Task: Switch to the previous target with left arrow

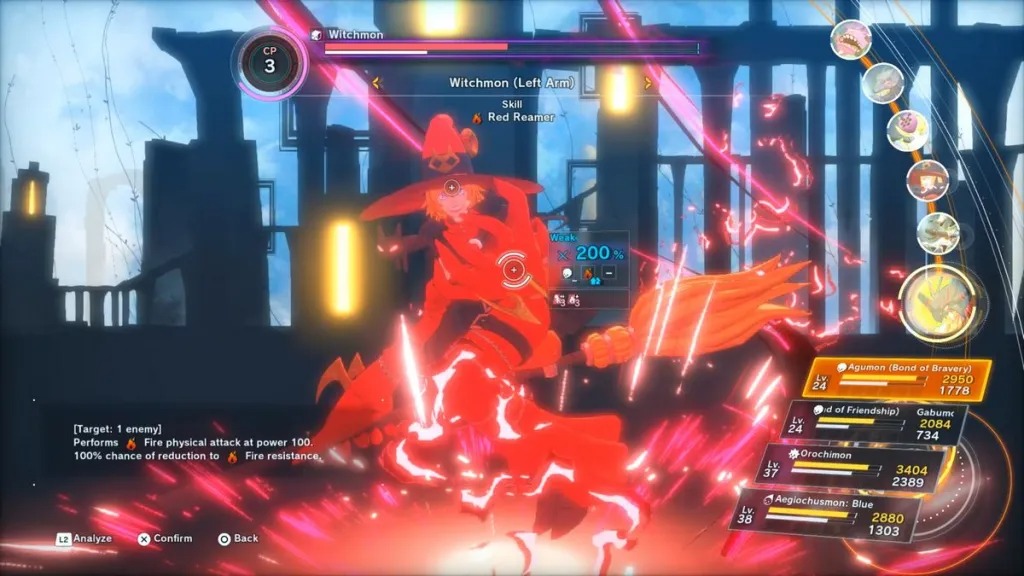Action: 377,83
